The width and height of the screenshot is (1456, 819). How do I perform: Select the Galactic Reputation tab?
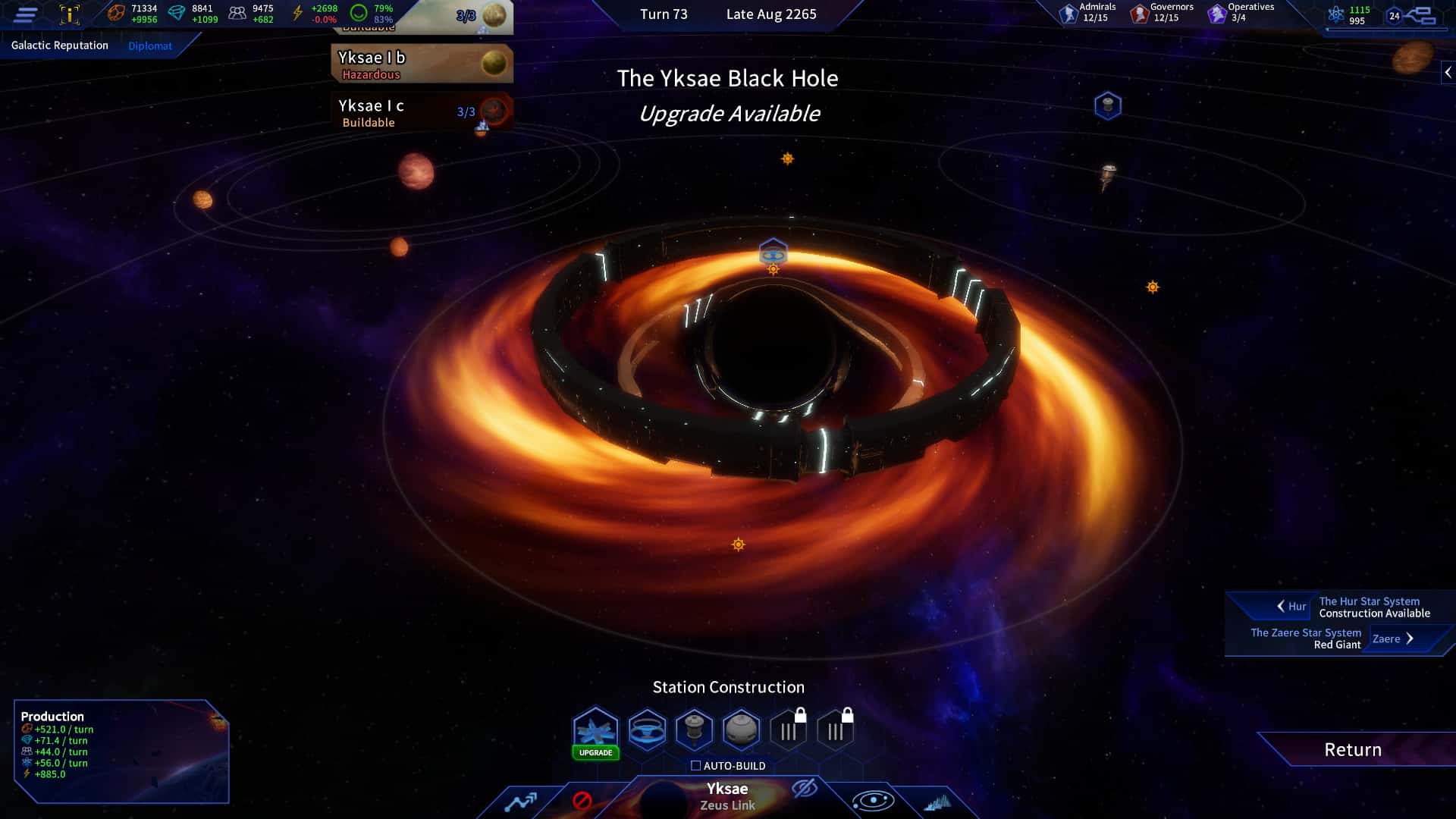tap(58, 45)
